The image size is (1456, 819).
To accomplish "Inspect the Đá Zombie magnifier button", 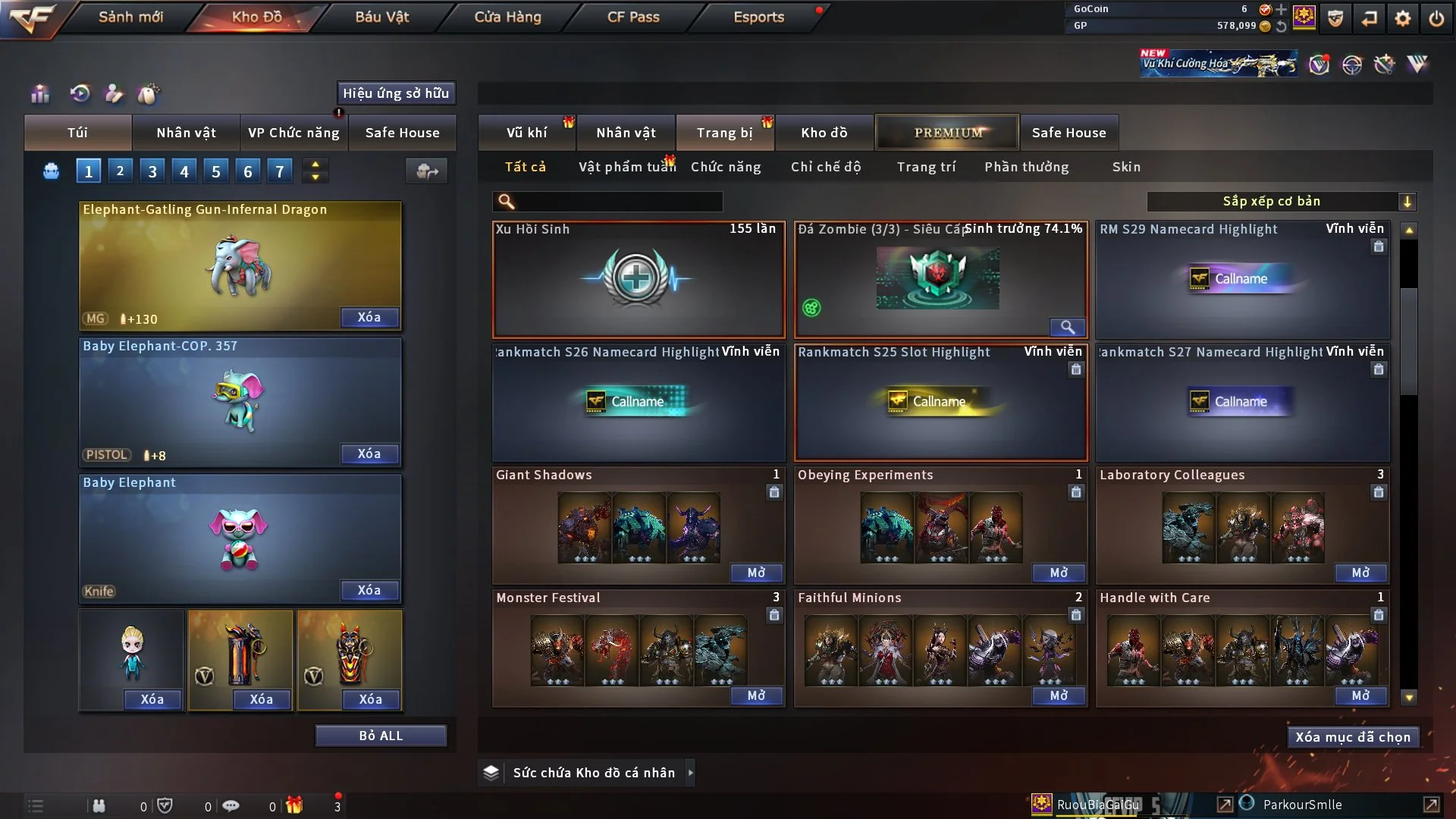I will click(1067, 327).
